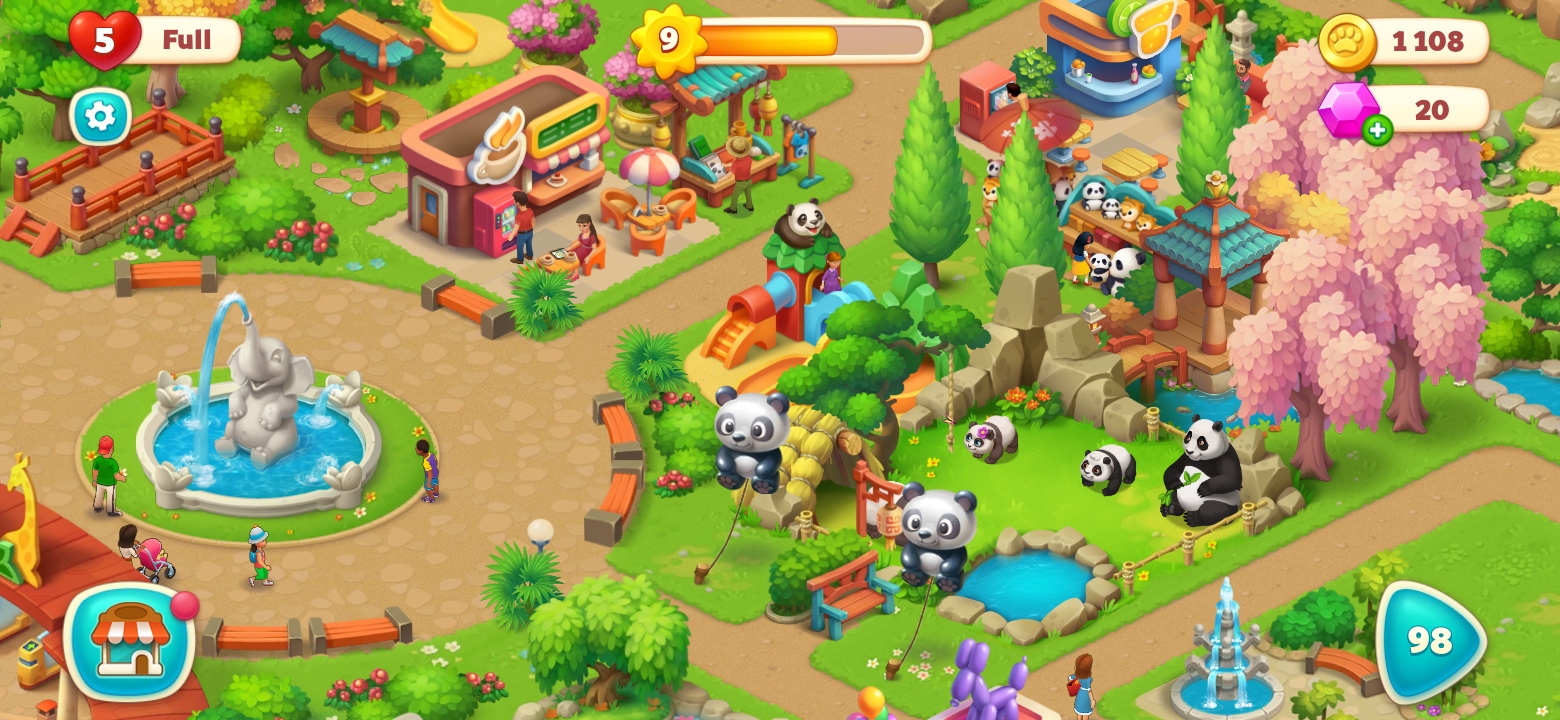Select the sun level 9 badge

668,40
